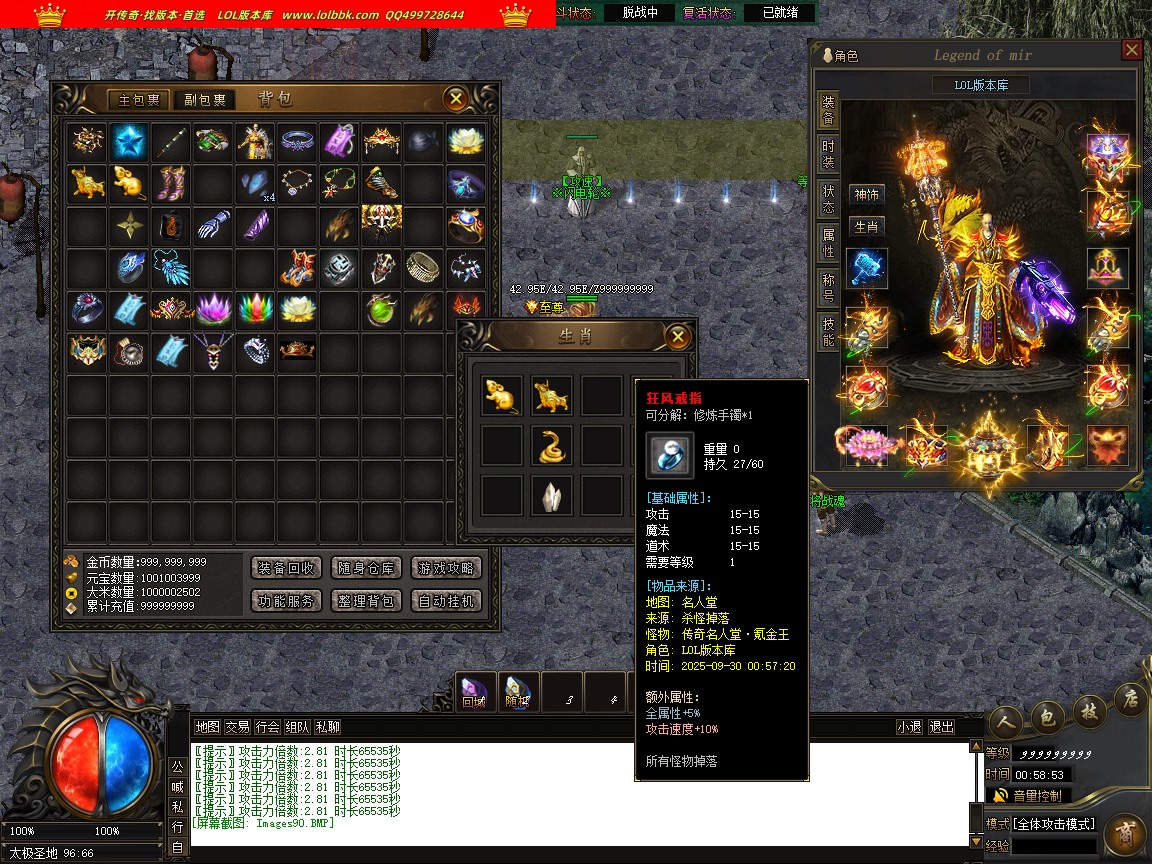Open the 属性 attributes tab
Screen dimensions: 1152x864
(828, 244)
